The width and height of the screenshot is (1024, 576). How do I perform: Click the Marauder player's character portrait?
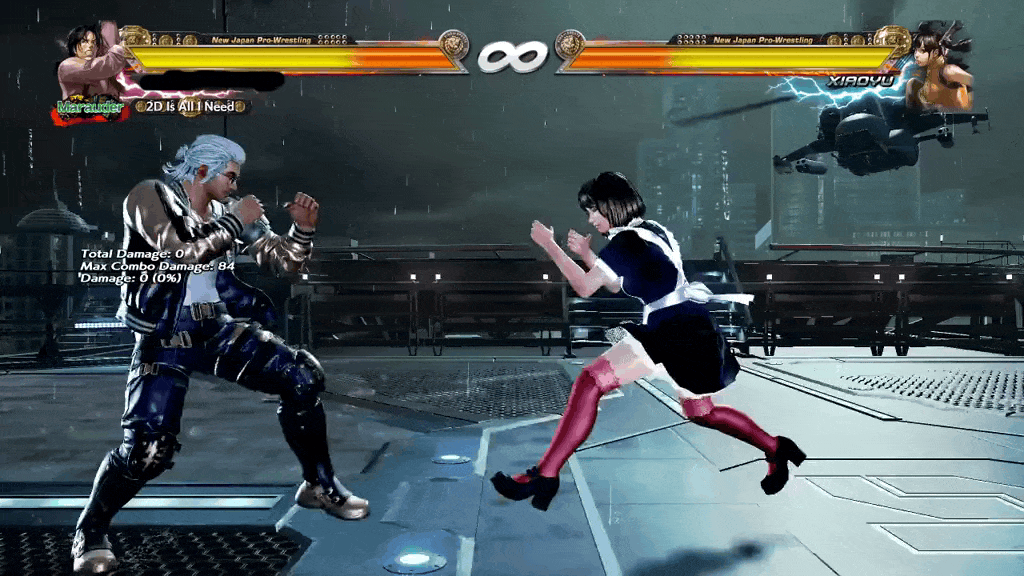tap(90, 62)
